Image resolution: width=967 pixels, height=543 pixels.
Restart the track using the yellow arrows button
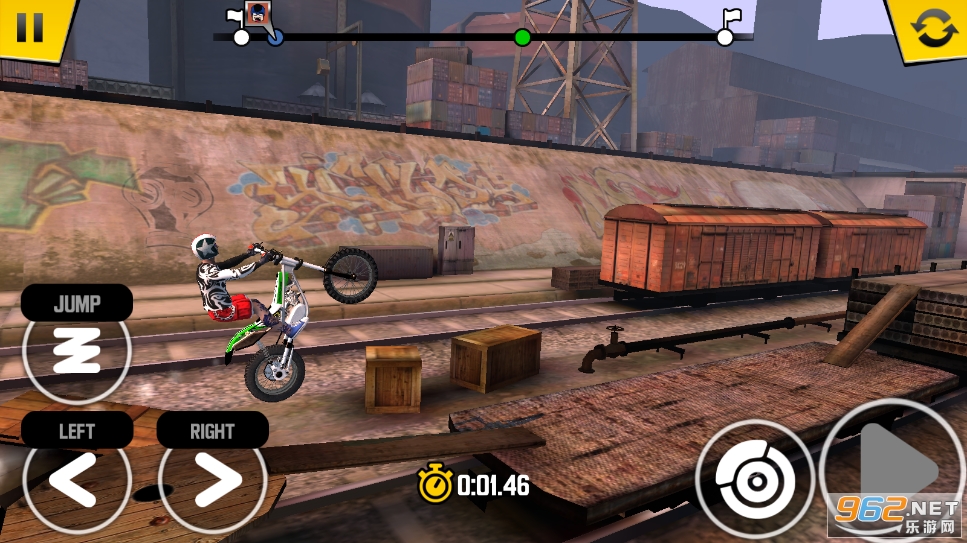(933, 28)
